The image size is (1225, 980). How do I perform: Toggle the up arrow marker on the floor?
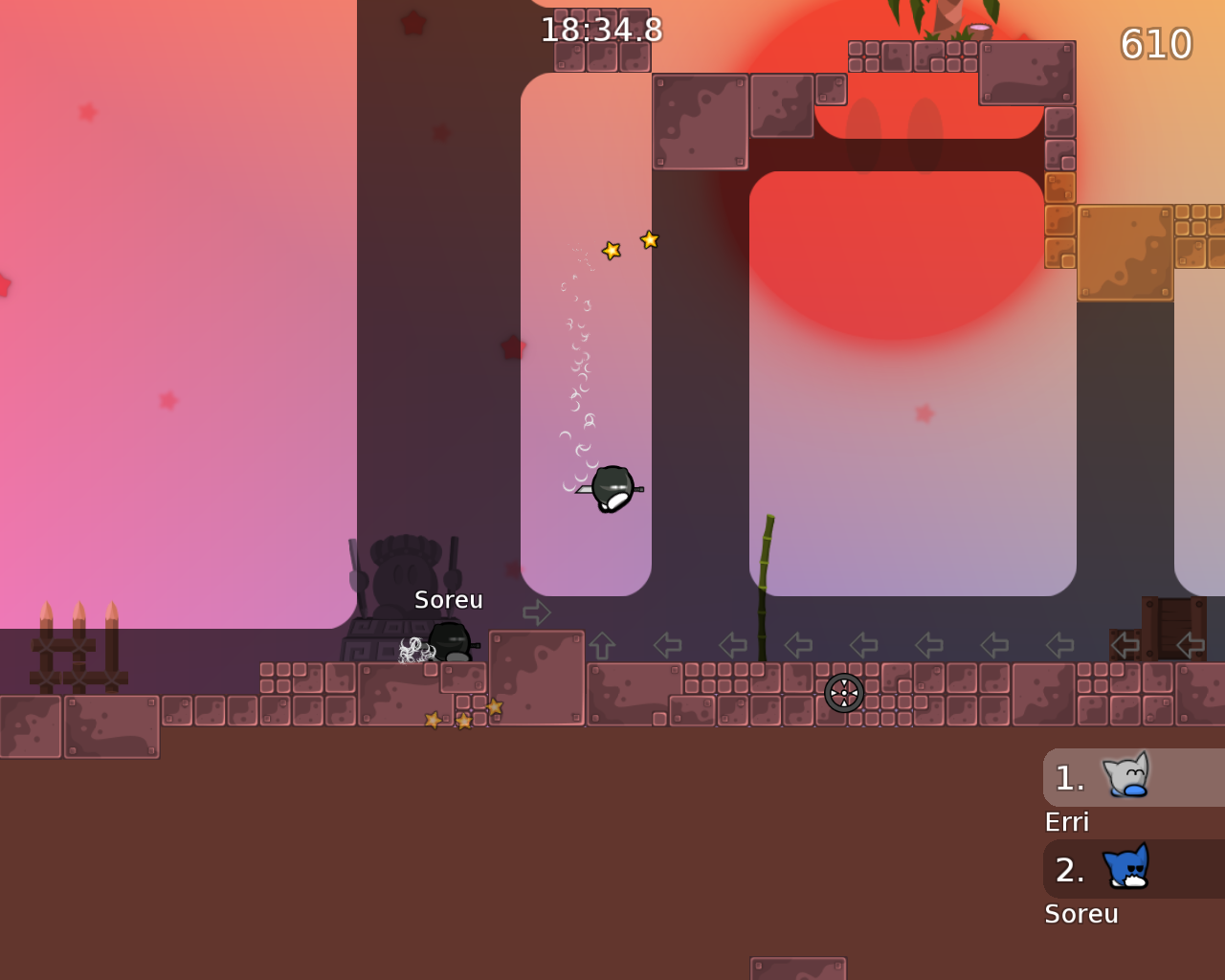coord(601,643)
